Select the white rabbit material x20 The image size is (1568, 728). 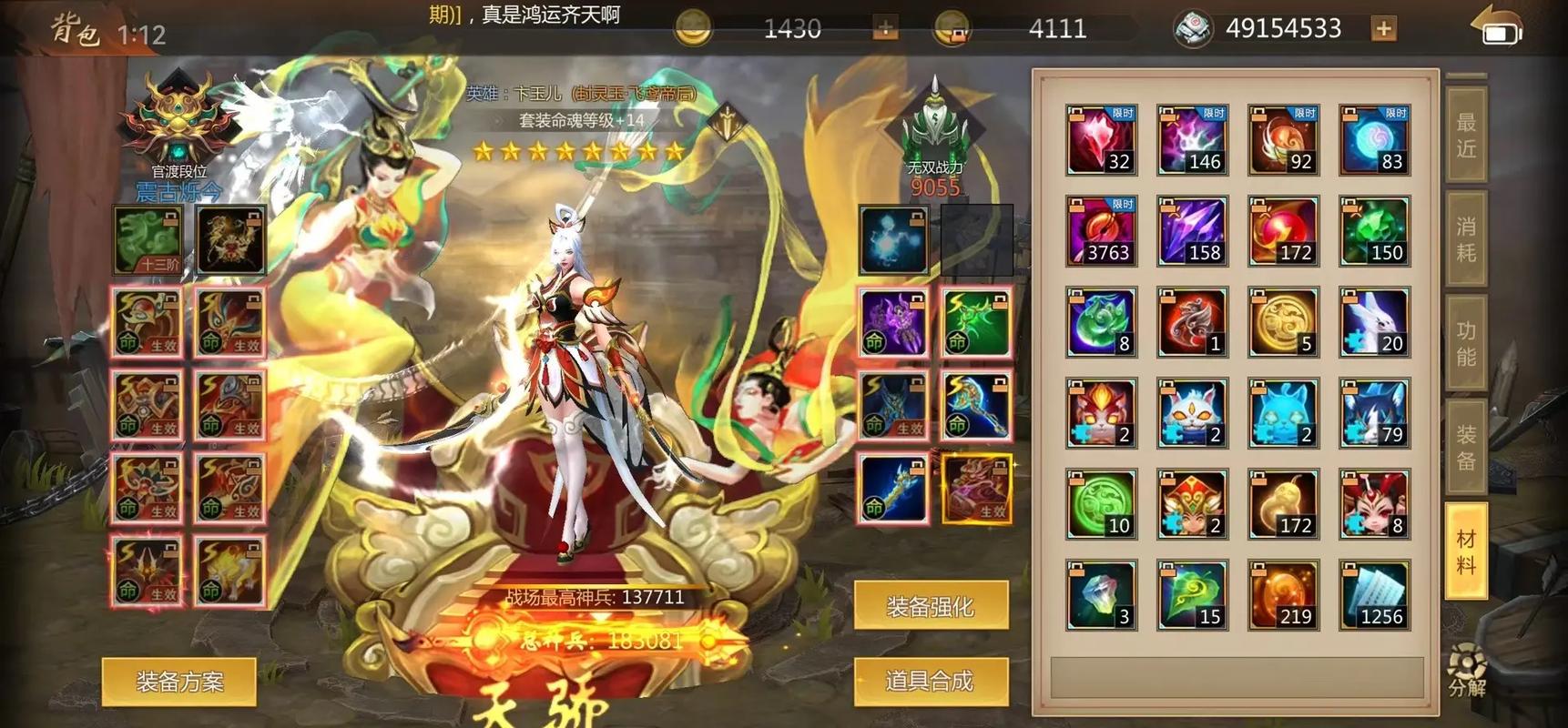(x=1375, y=321)
